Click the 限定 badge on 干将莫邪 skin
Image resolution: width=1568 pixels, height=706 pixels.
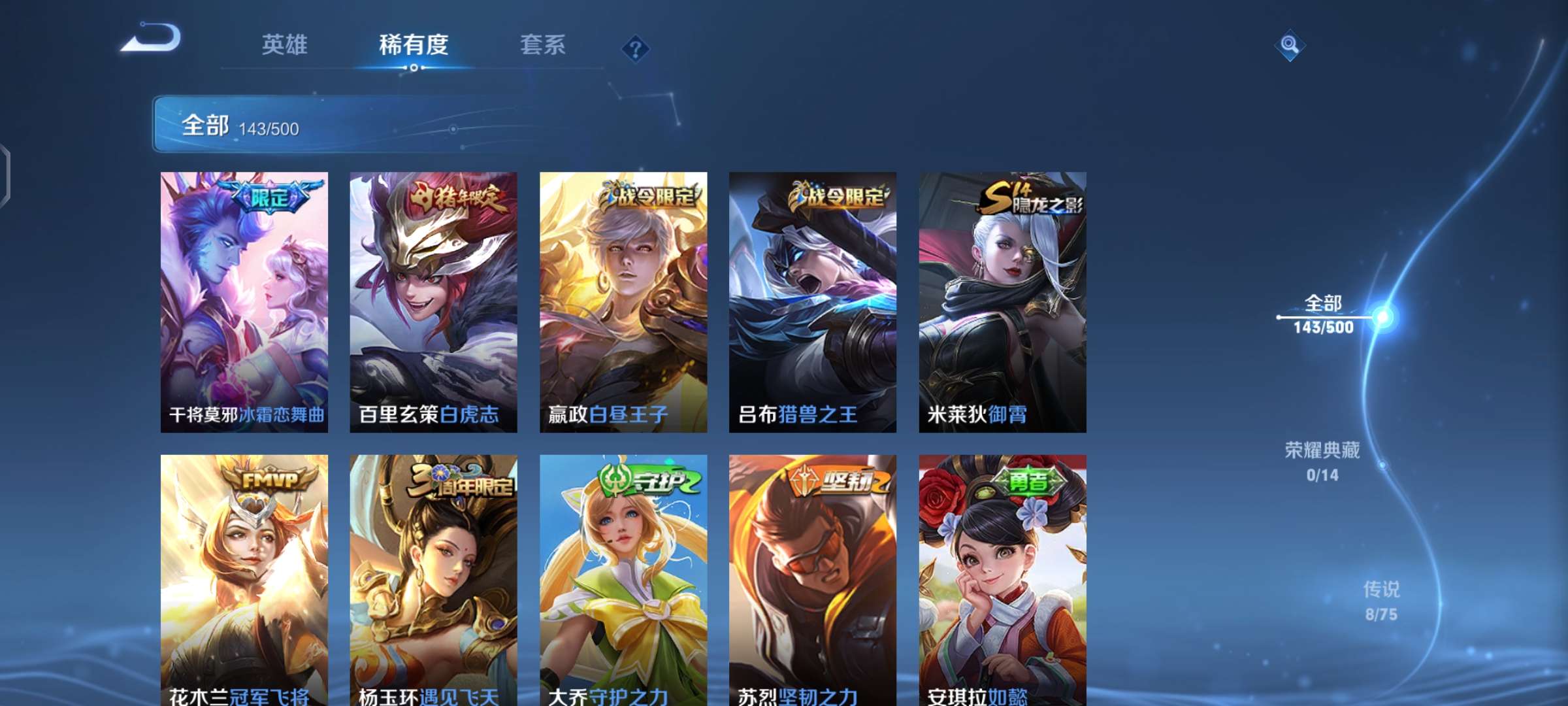coord(271,195)
